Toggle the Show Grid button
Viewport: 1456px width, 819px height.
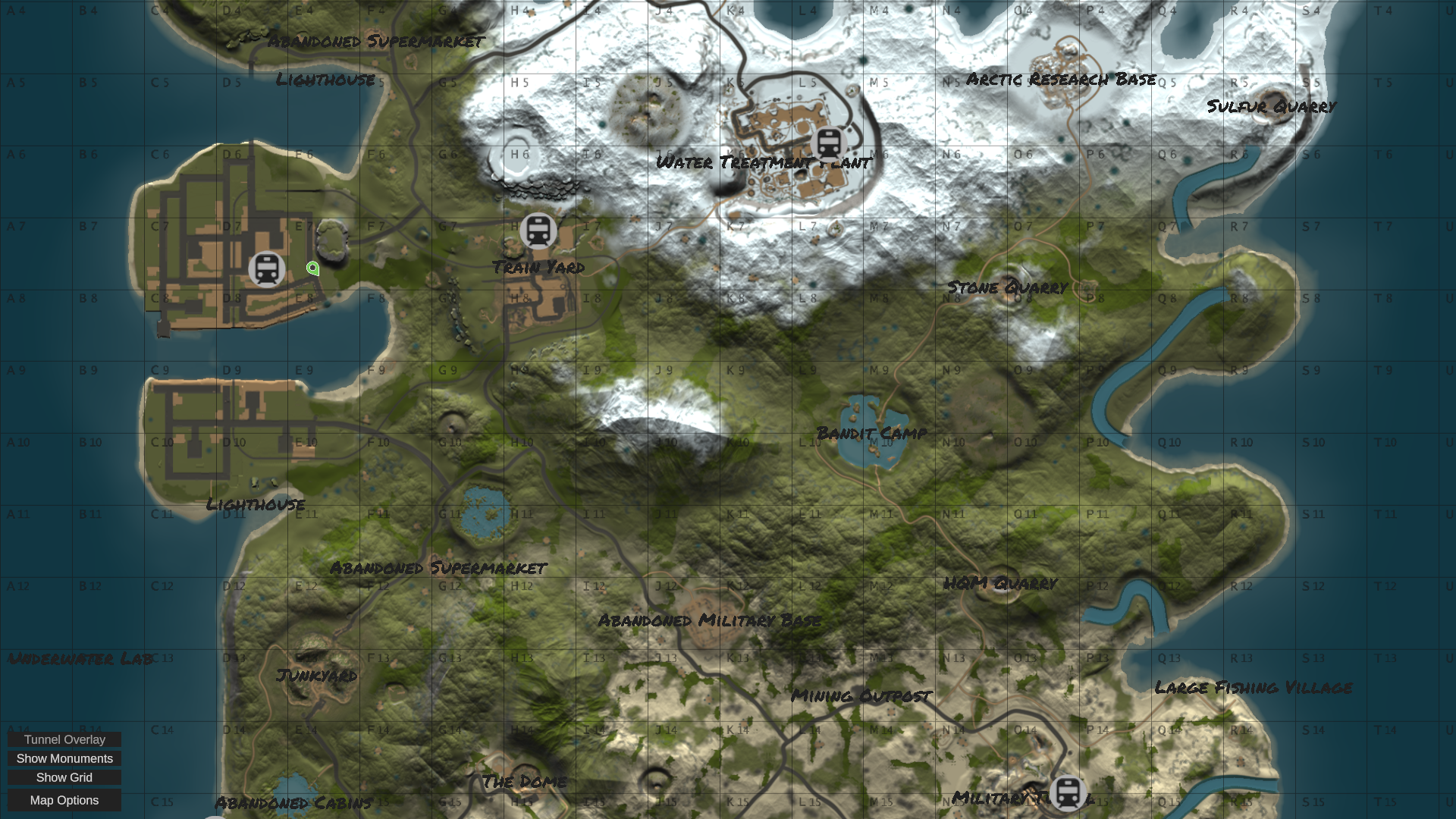coord(64,777)
